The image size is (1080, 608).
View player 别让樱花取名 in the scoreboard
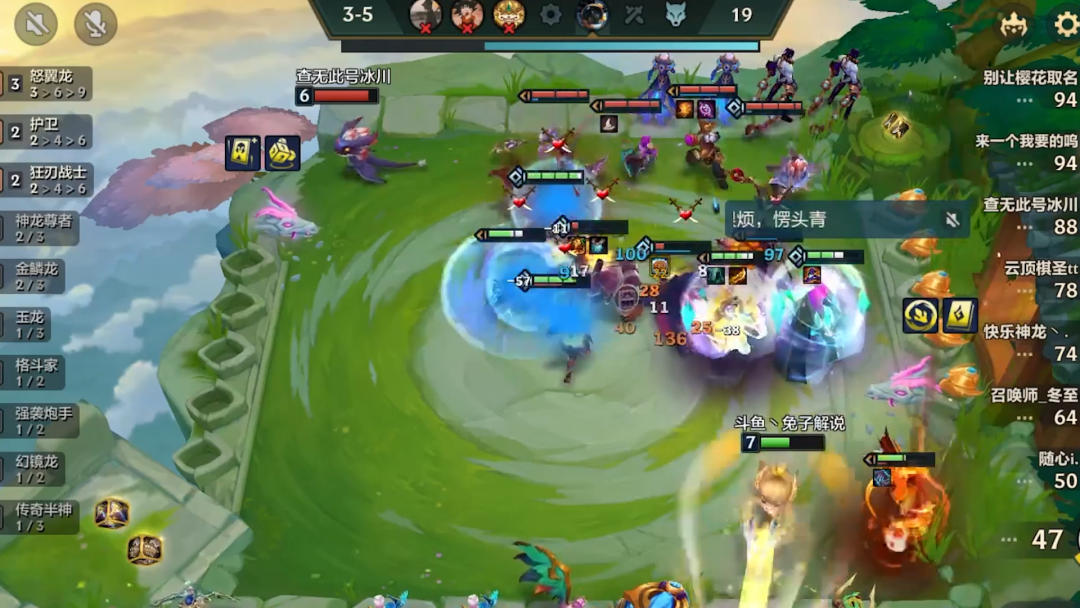[x=1029, y=88]
